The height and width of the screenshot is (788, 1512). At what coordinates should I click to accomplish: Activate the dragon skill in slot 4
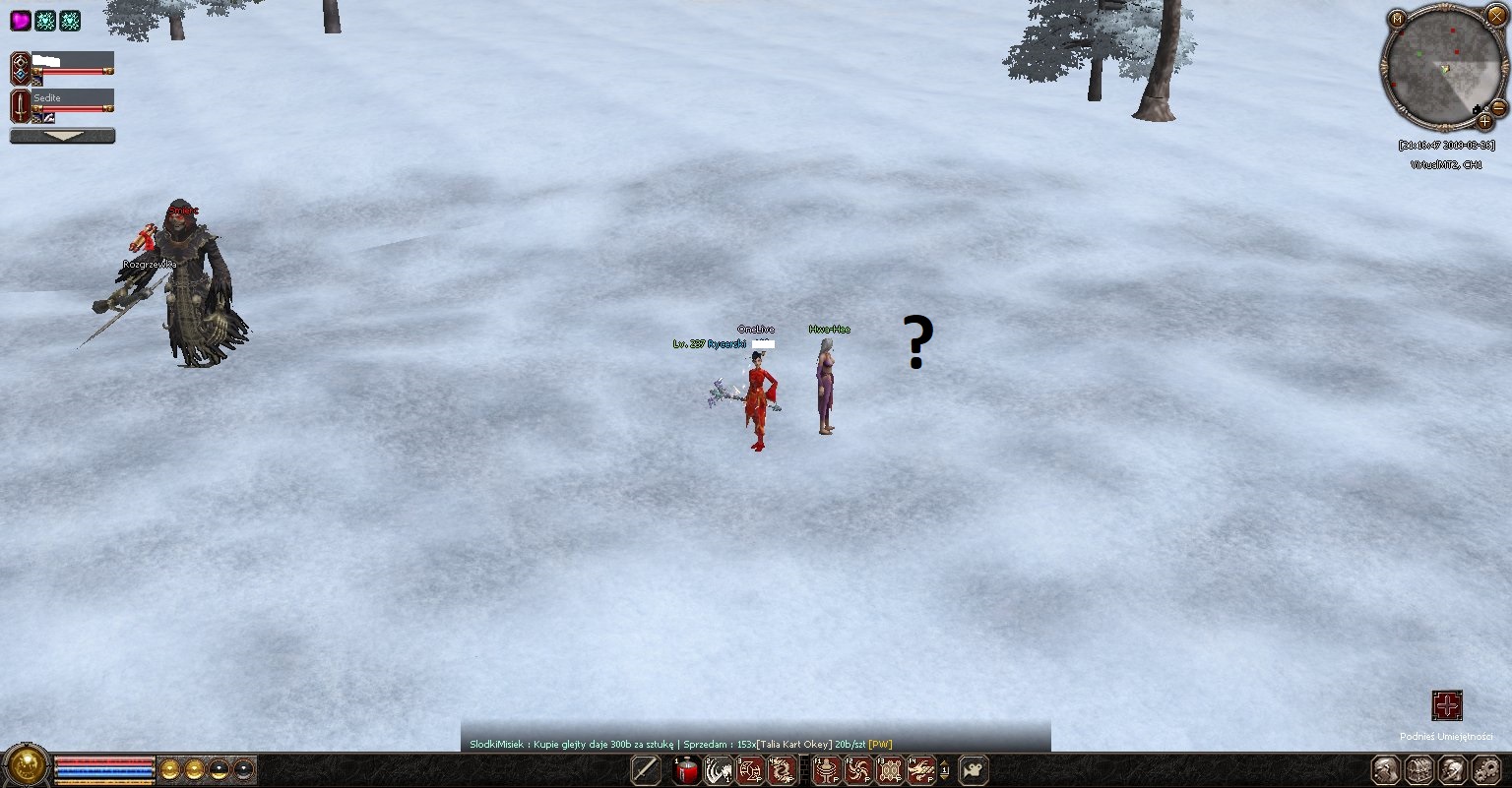pyautogui.click(x=782, y=771)
